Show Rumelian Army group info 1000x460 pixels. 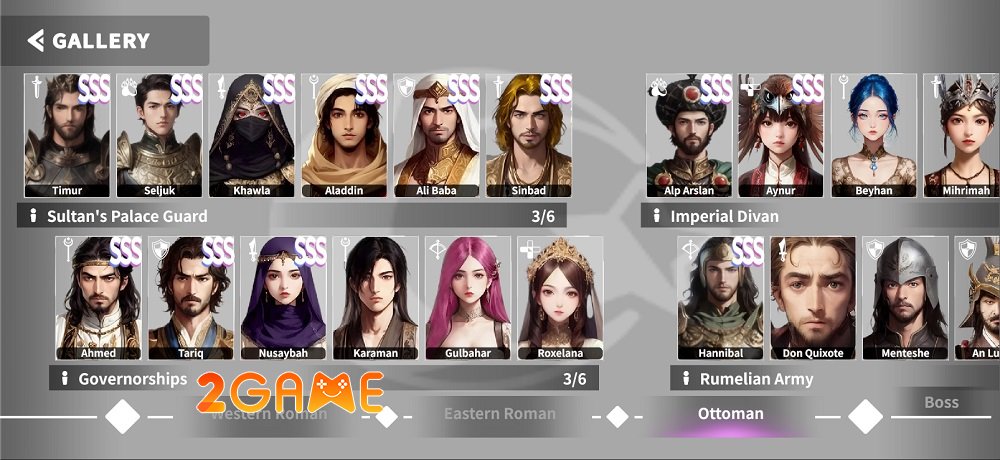coord(687,379)
